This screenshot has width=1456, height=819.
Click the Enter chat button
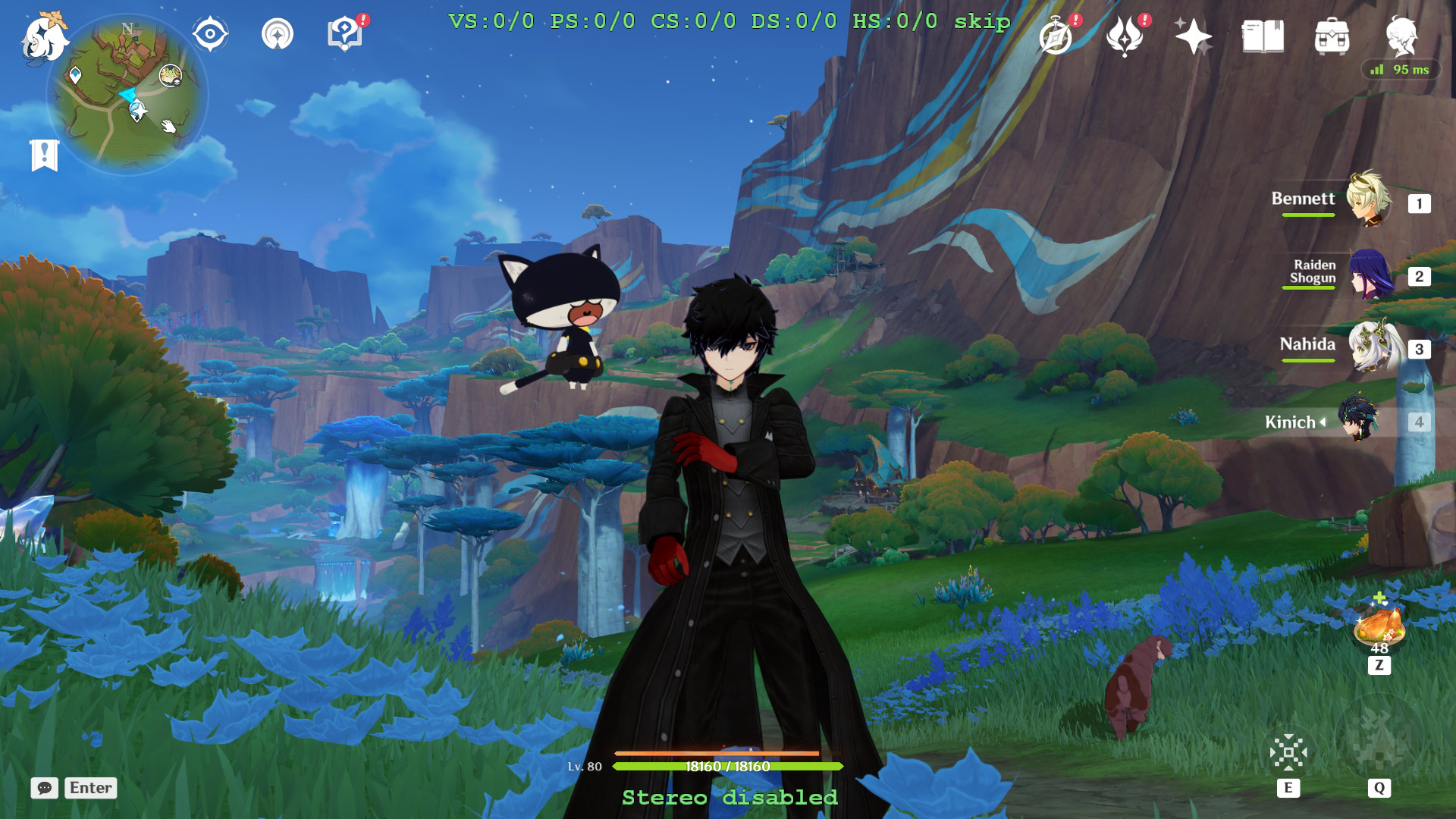(90, 788)
